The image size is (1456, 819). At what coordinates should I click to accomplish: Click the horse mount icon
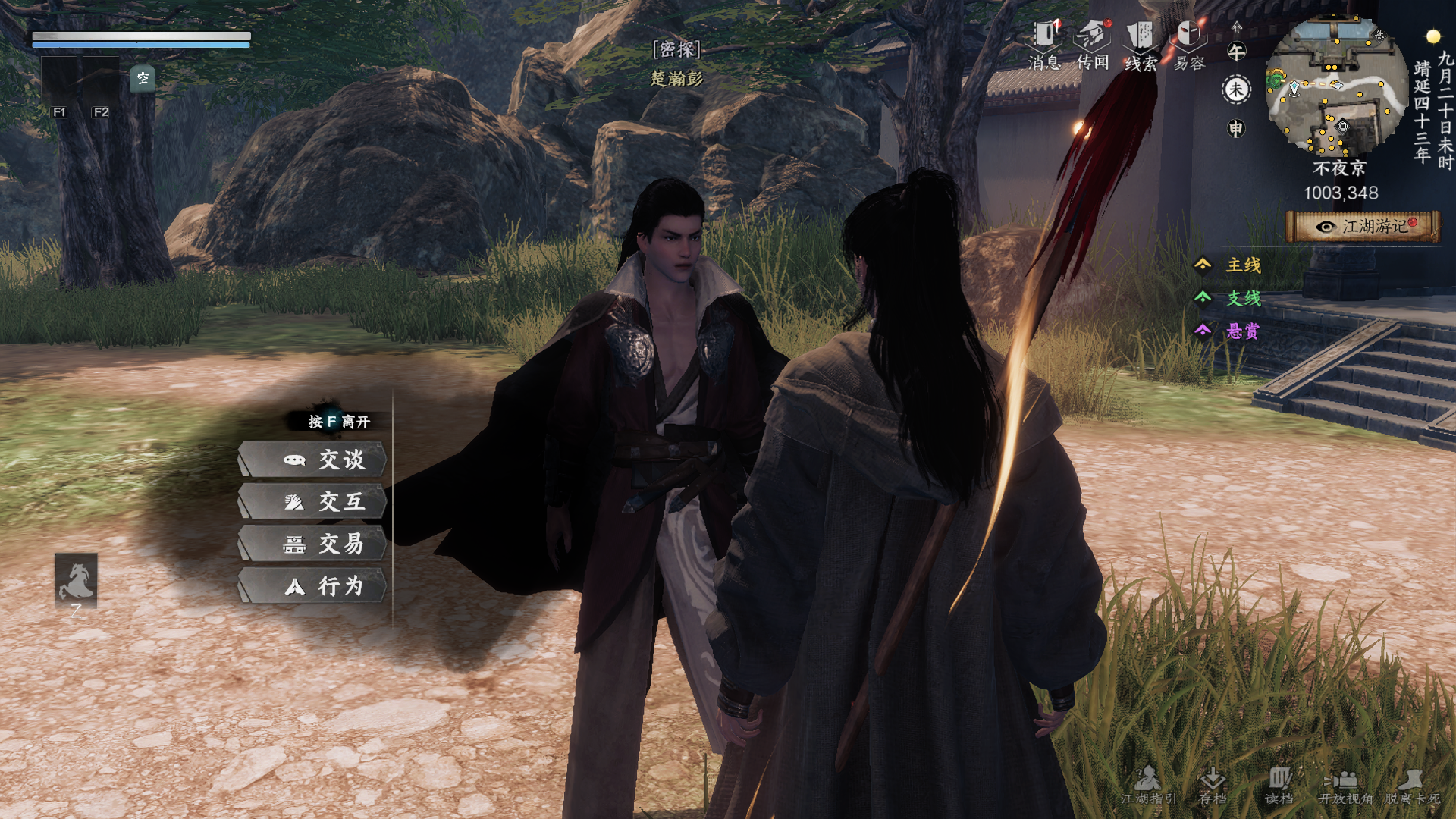(x=76, y=580)
